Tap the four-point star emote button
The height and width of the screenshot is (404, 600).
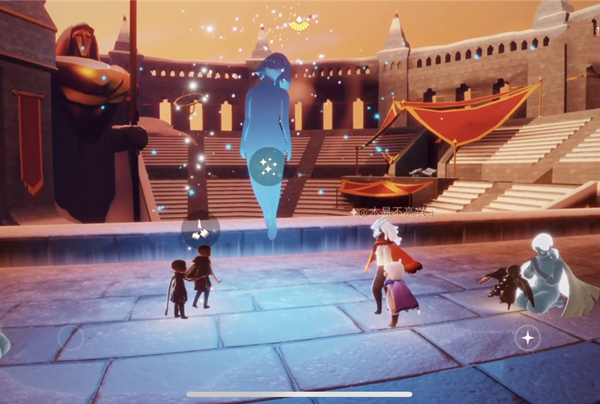tap(528, 338)
